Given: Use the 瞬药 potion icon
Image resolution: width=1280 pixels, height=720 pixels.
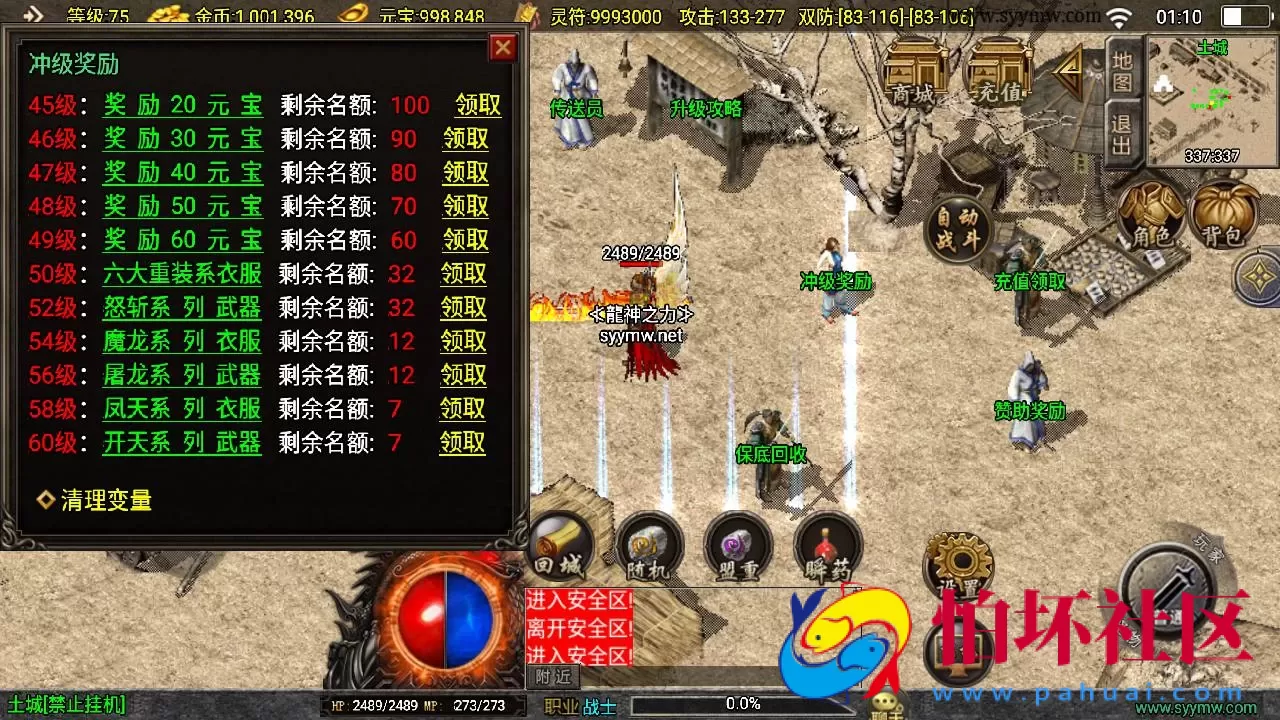Looking at the screenshot, I should tap(827, 548).
